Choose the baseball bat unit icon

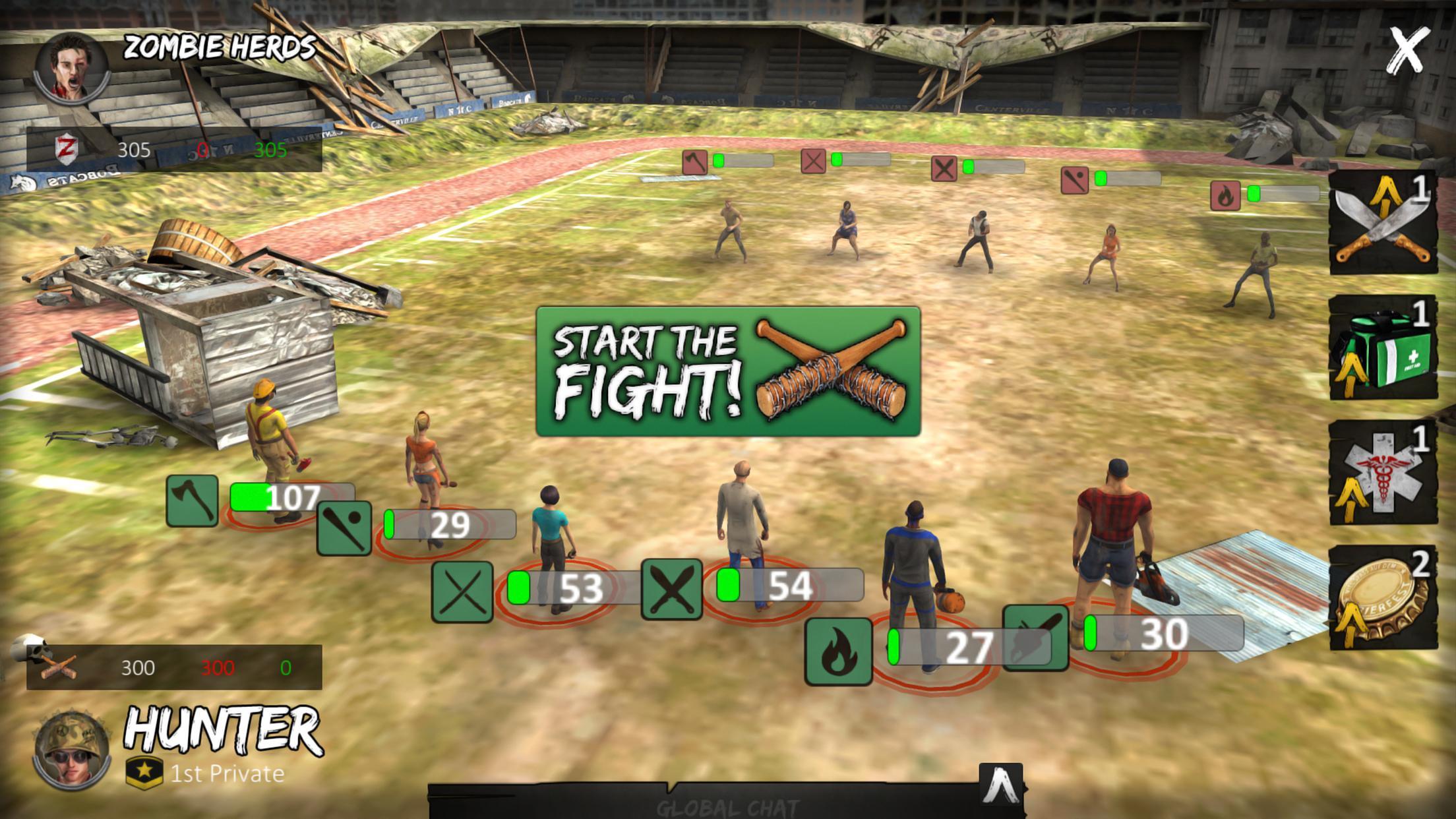[x=344, y=528]
